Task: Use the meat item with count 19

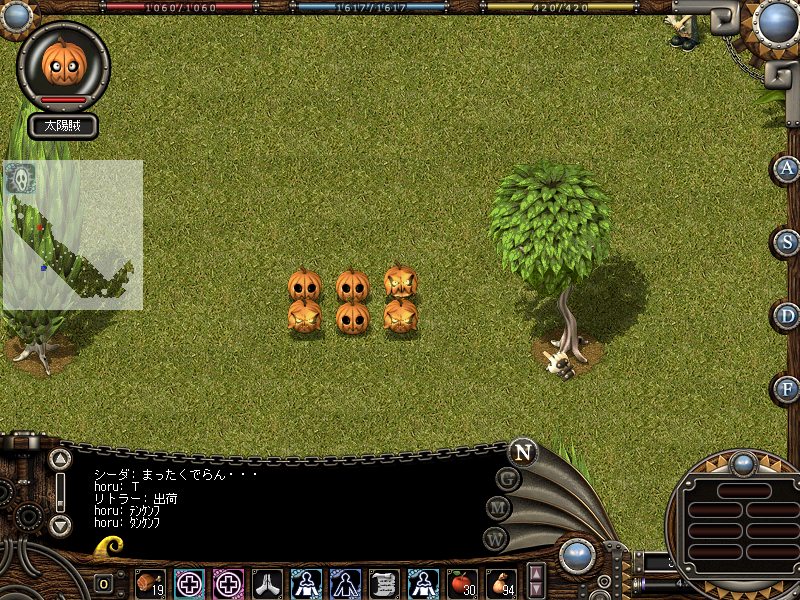Action: [150, 582]
